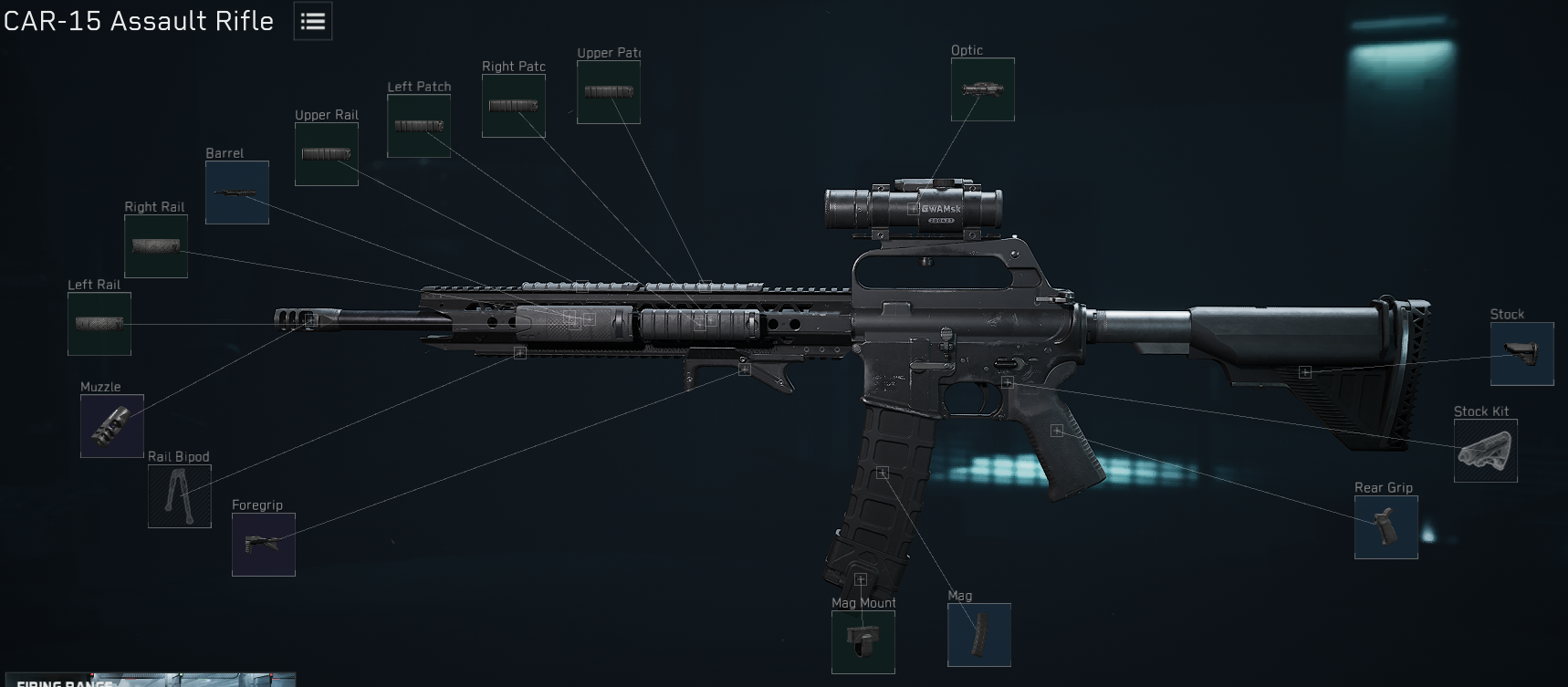Open the Stock attachment slot

click(x=1521, y=354)
